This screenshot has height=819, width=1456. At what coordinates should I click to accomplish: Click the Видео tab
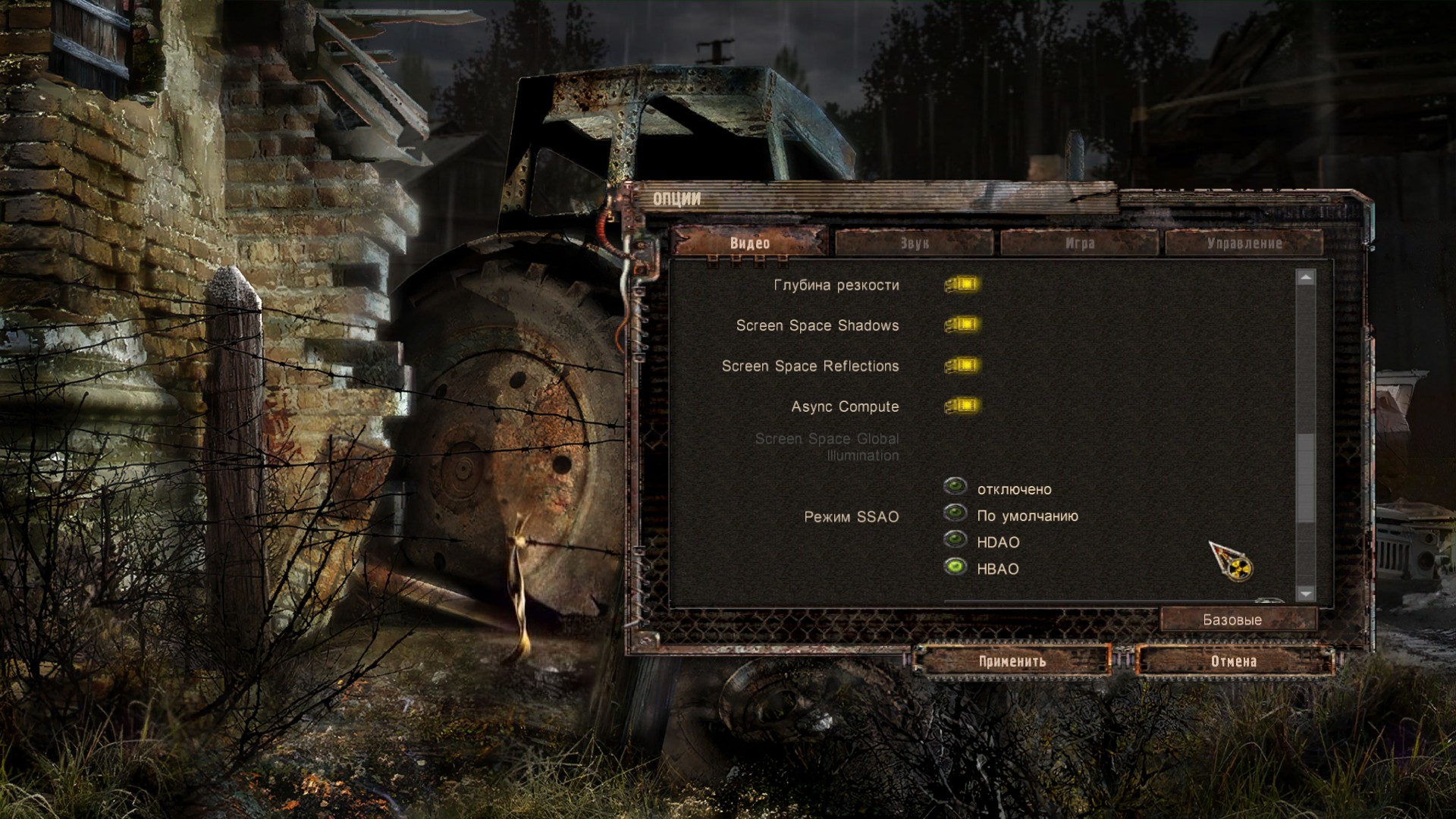pyautogui.click(x=749, y=243)
